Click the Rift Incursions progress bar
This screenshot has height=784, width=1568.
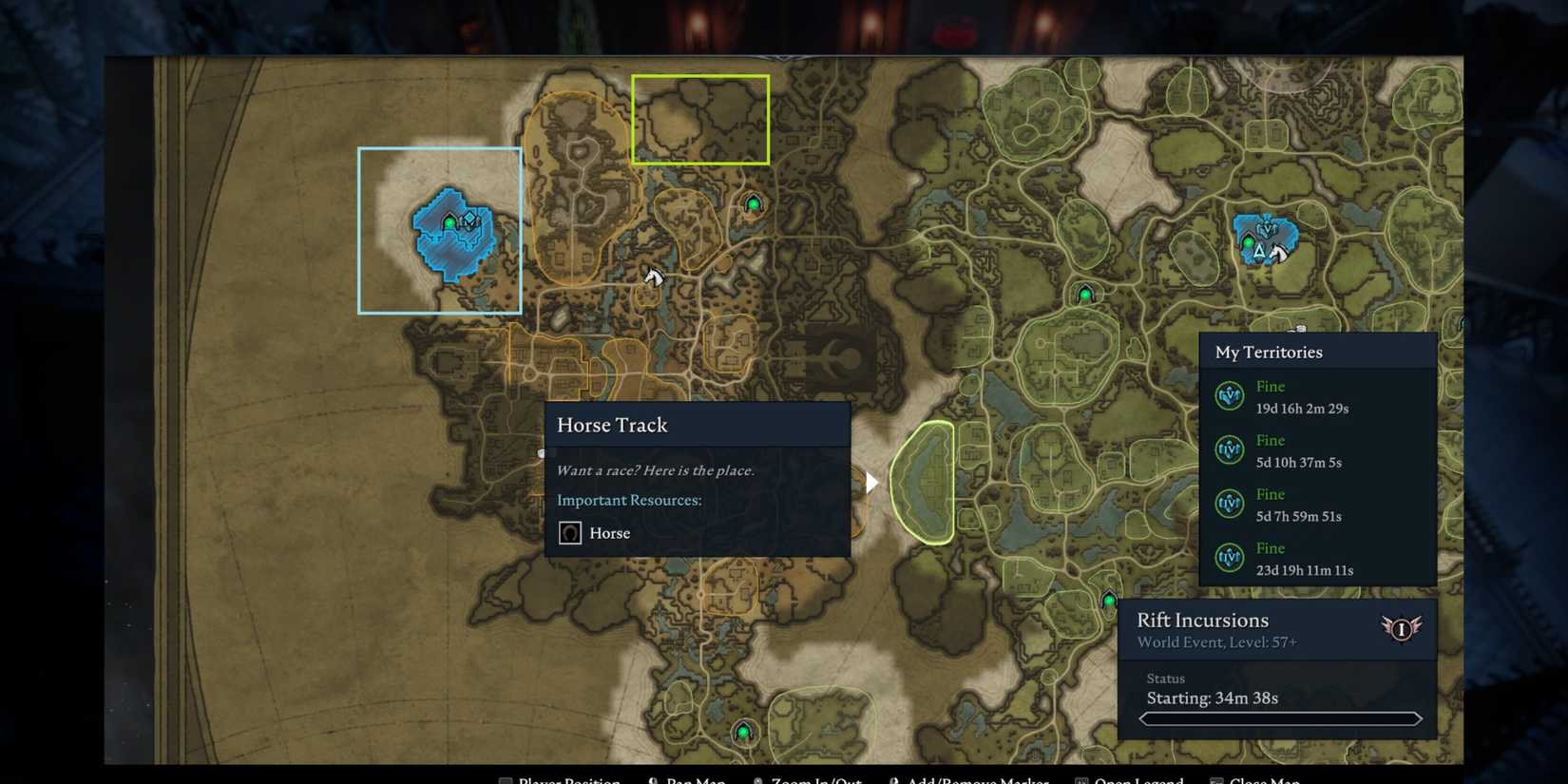click(1278, 719)
